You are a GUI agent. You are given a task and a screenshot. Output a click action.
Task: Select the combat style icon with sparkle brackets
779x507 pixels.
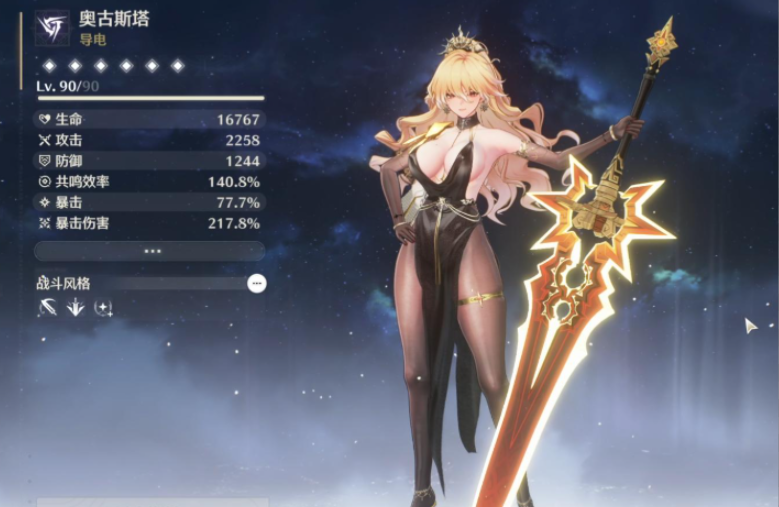pos(103,308)
